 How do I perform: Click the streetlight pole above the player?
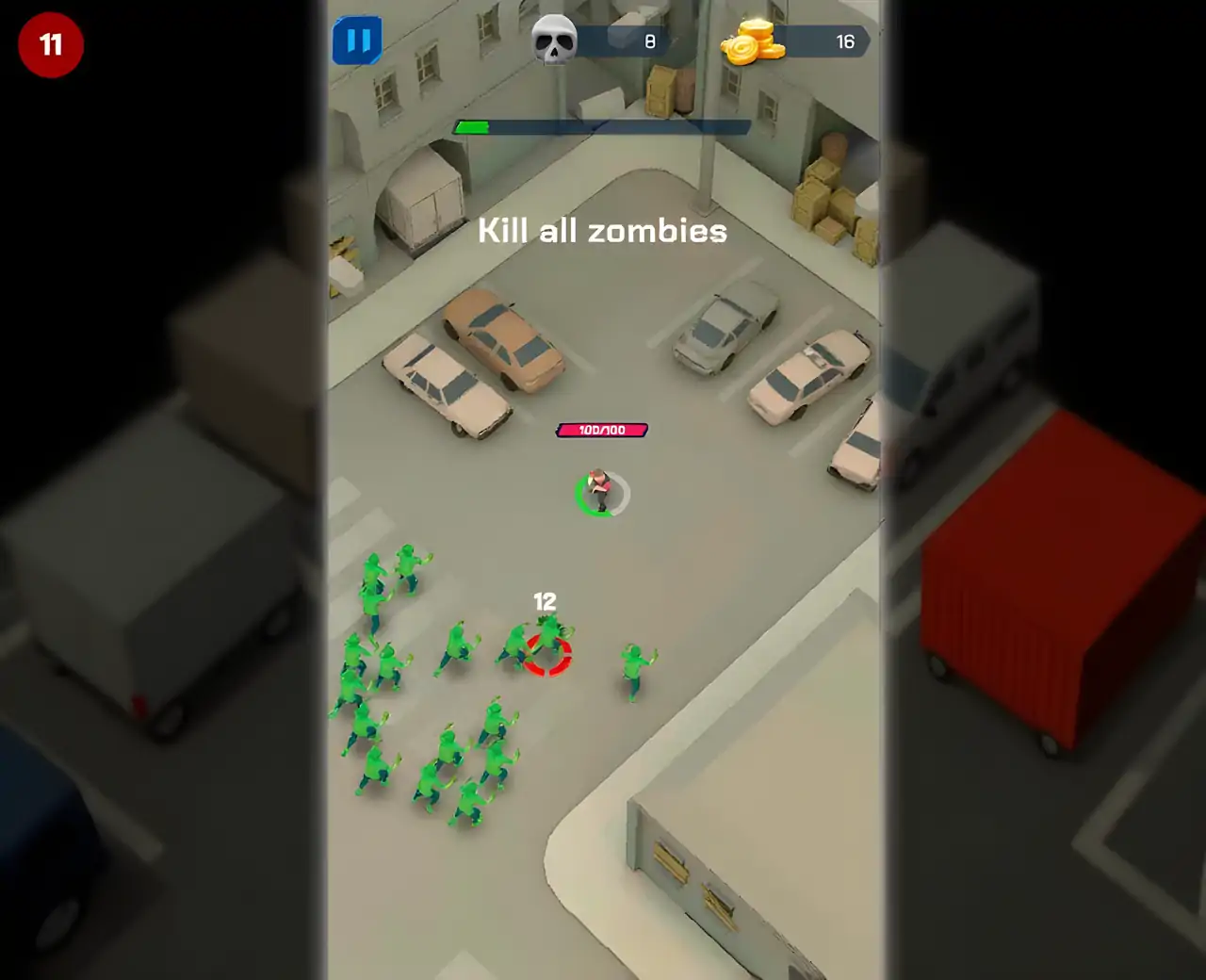click(x=705, y=141)
